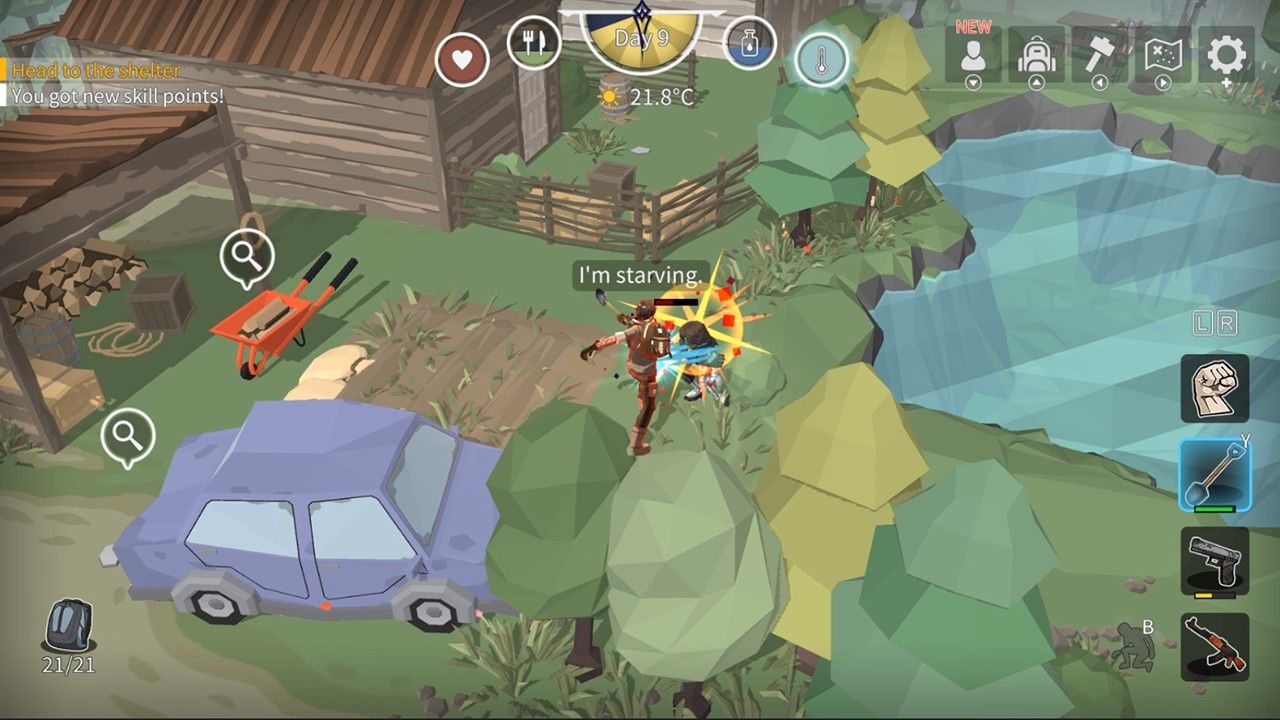This screenshot has width=1280, height=720.
Task: Select the shovel weapon slot
Action: point(1214,474)
